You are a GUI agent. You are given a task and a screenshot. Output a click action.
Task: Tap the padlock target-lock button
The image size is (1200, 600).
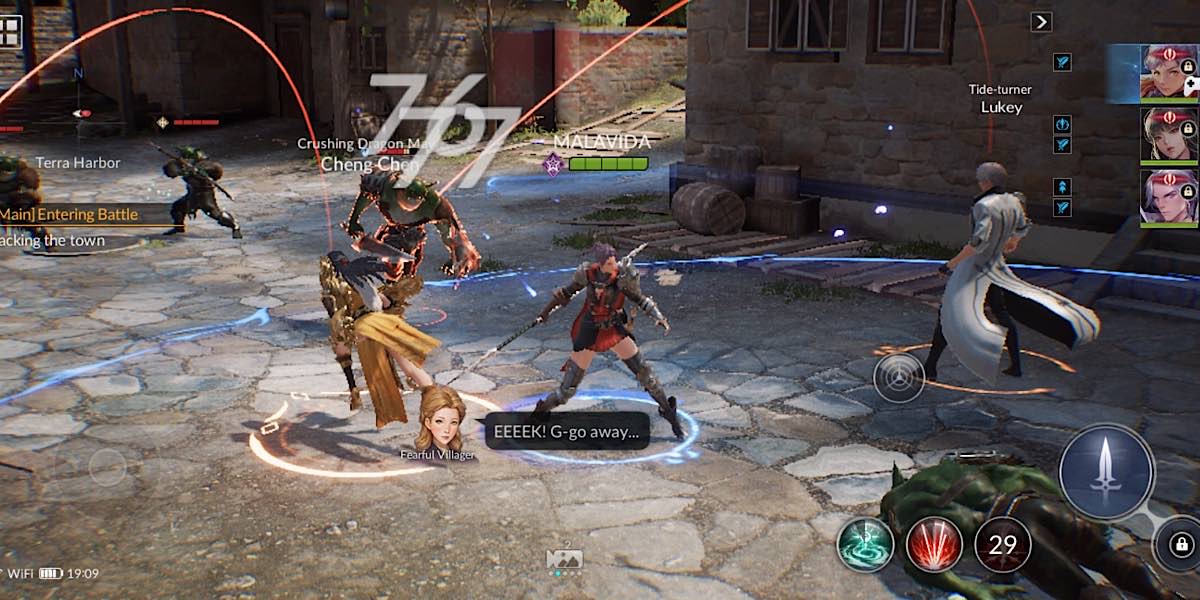pos(1180,545)
